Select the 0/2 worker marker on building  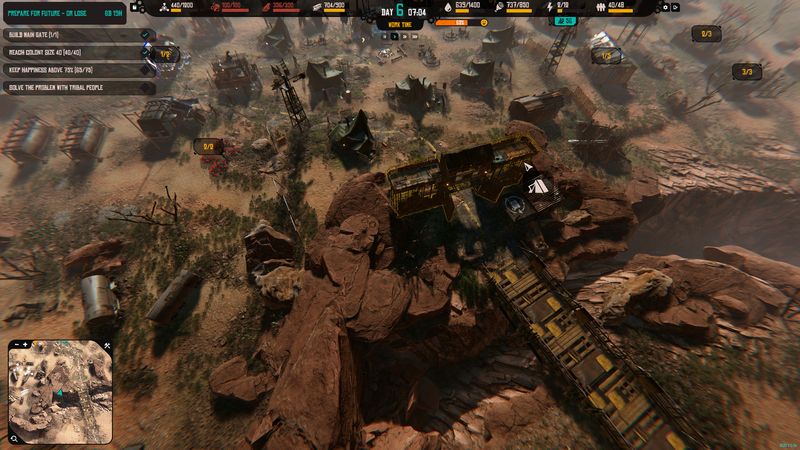(x=209, y=146)
